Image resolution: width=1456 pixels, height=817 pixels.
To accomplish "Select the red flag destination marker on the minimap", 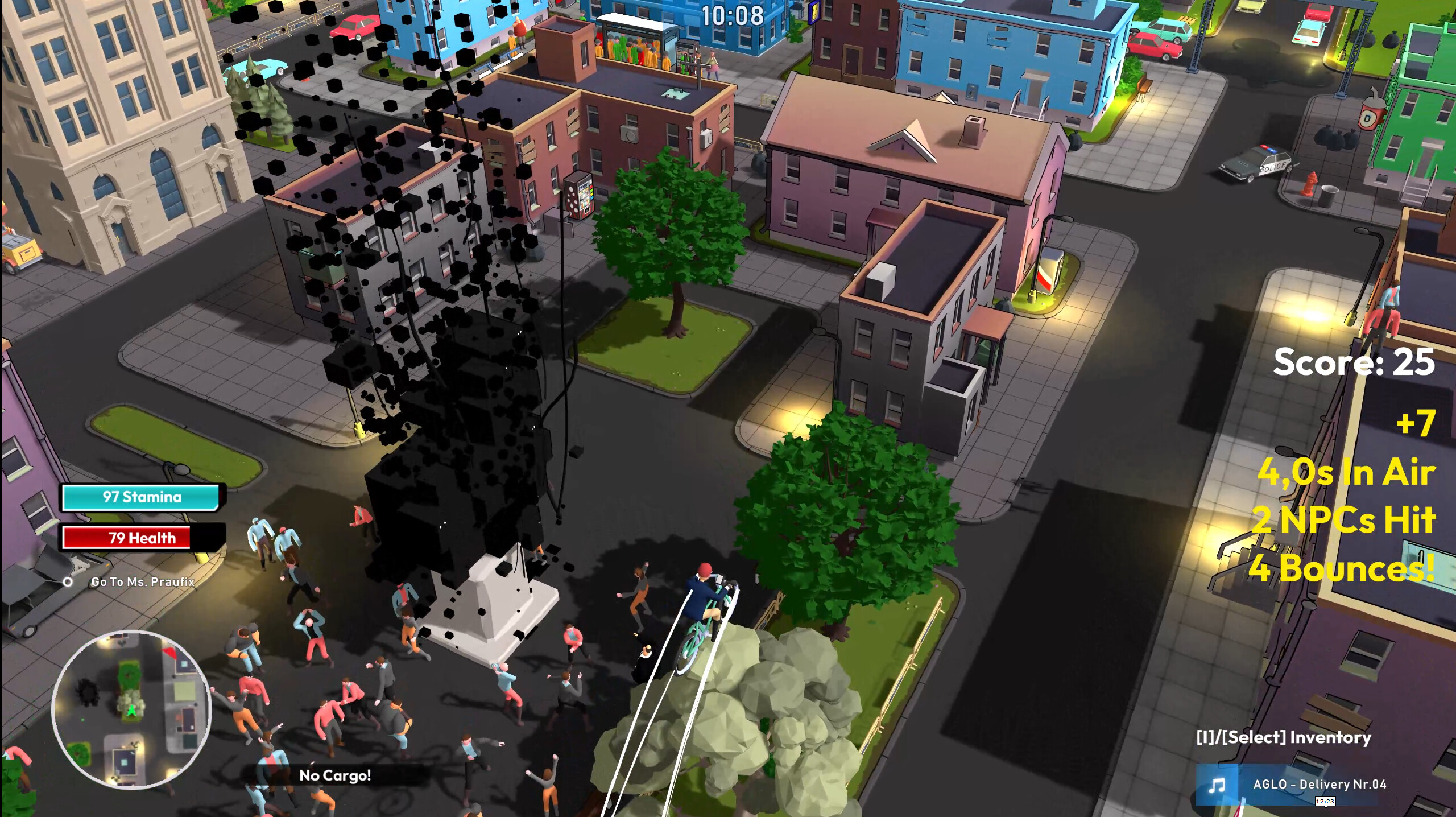I will point(170,654).
